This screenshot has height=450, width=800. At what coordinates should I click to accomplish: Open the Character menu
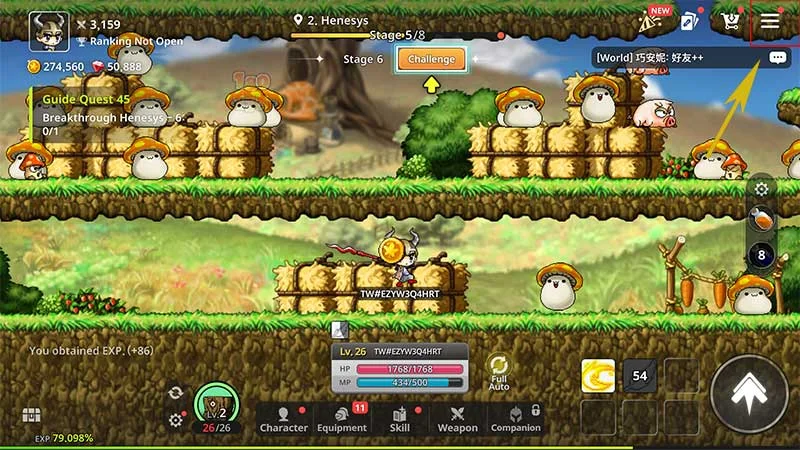click(x=284, y=418)
